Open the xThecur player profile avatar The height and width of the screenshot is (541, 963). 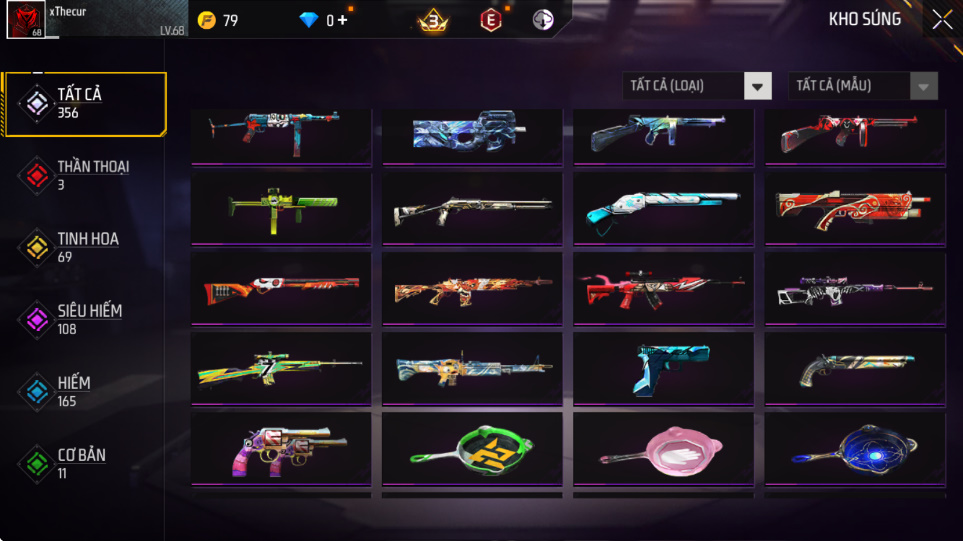[x=25, y=20]
